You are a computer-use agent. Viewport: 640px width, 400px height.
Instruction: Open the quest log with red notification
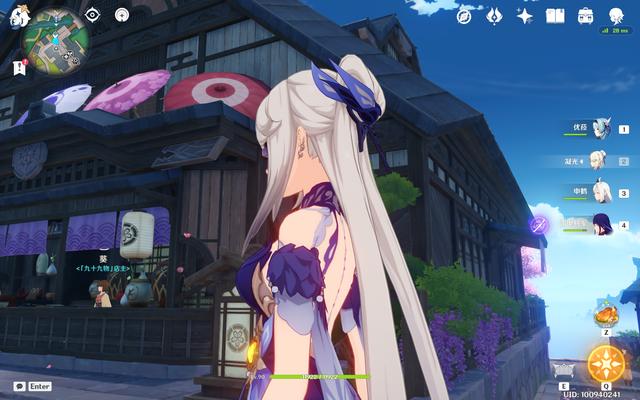tap(19, 67)
